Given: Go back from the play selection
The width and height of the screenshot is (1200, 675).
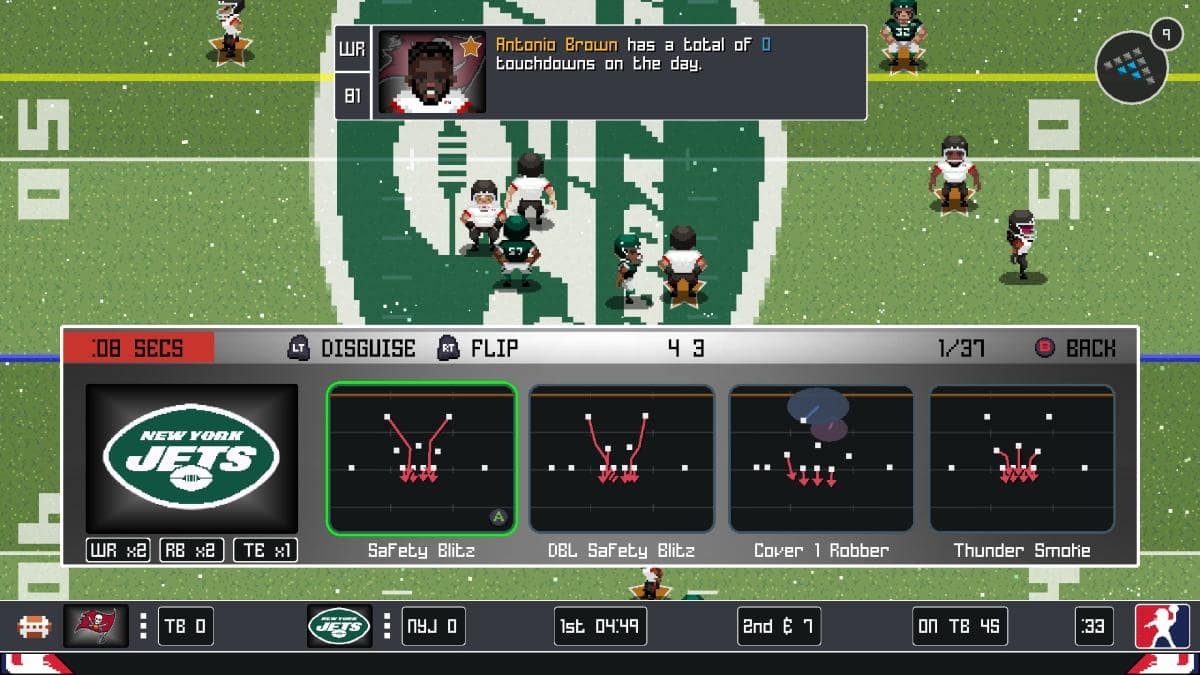Looking at the screenshot, I should (1075, 348).
